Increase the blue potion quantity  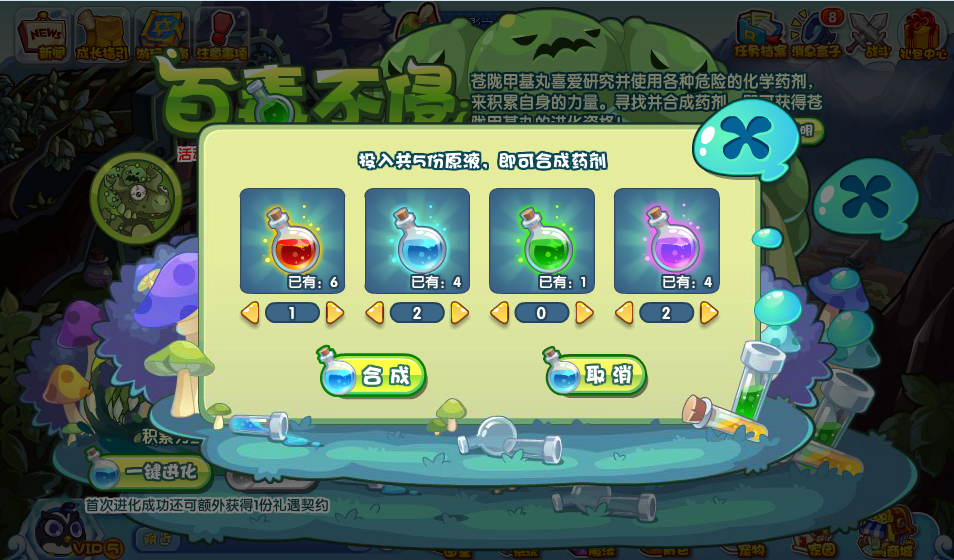[x=460, y=313]
